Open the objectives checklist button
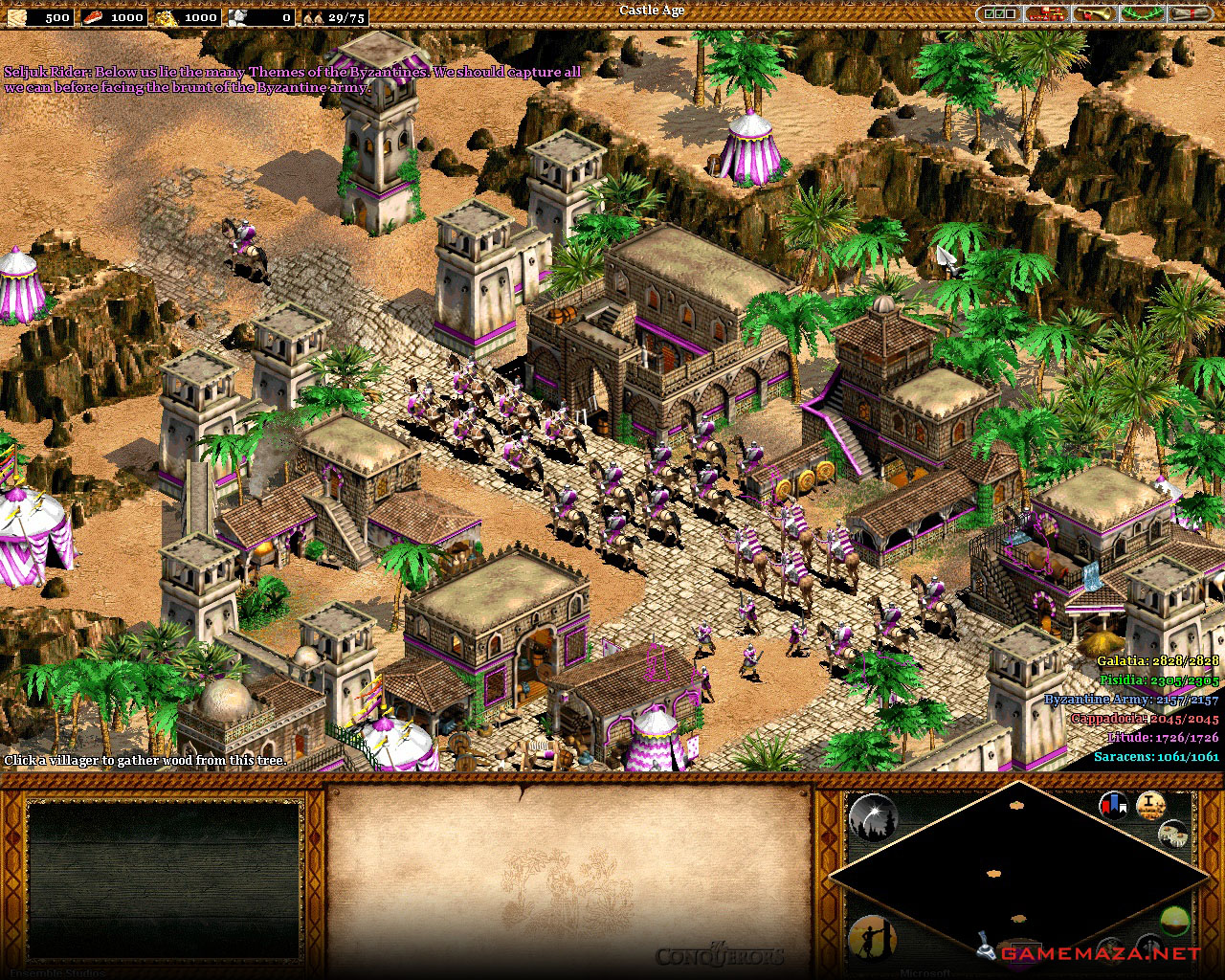Image resolution: width=1225 pixels, height=980 pixels. pos(999,13)
